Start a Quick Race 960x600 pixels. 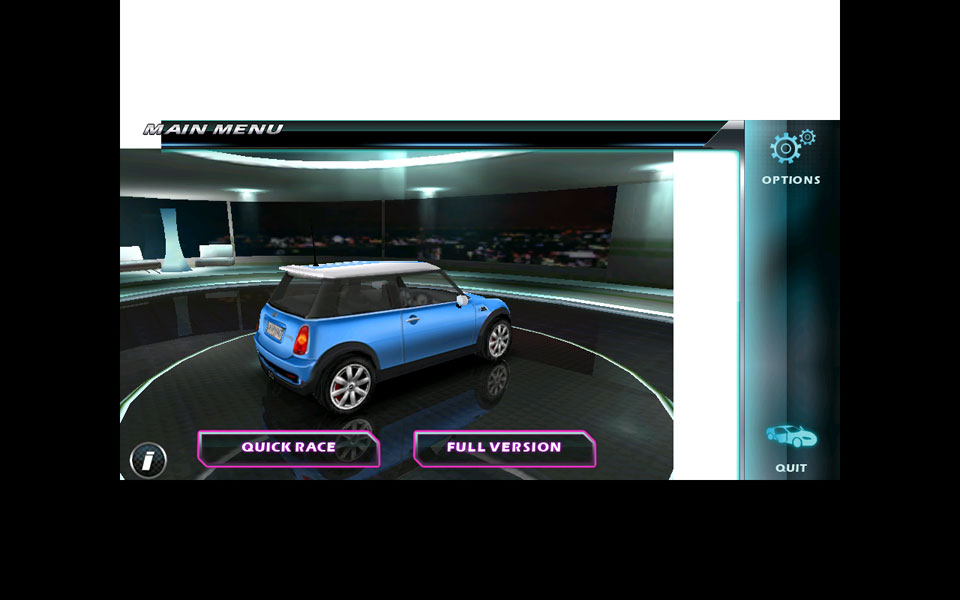coord(288,448)
